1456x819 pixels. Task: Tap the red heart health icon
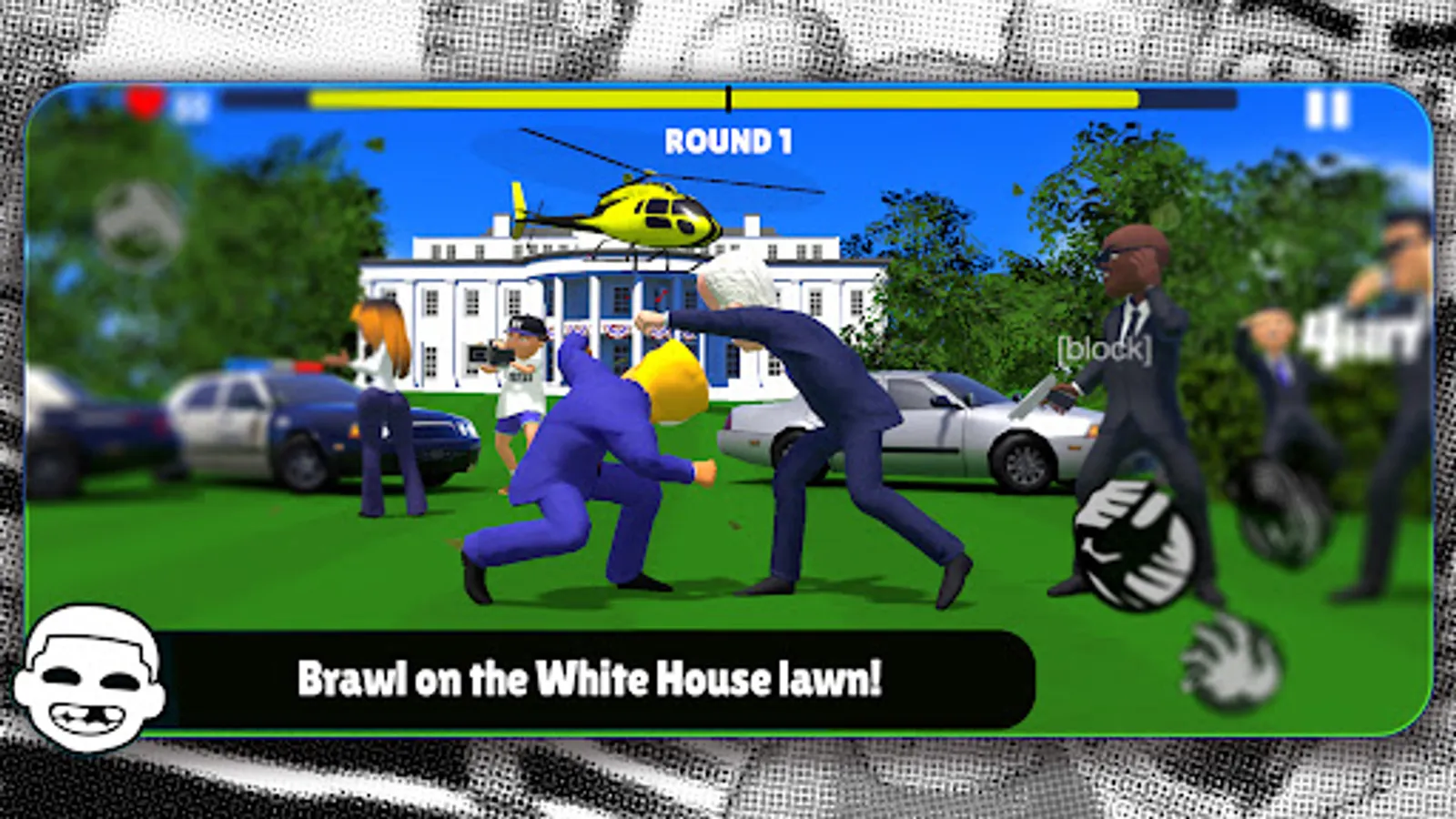pyautogui.click(x=144, y=105)
